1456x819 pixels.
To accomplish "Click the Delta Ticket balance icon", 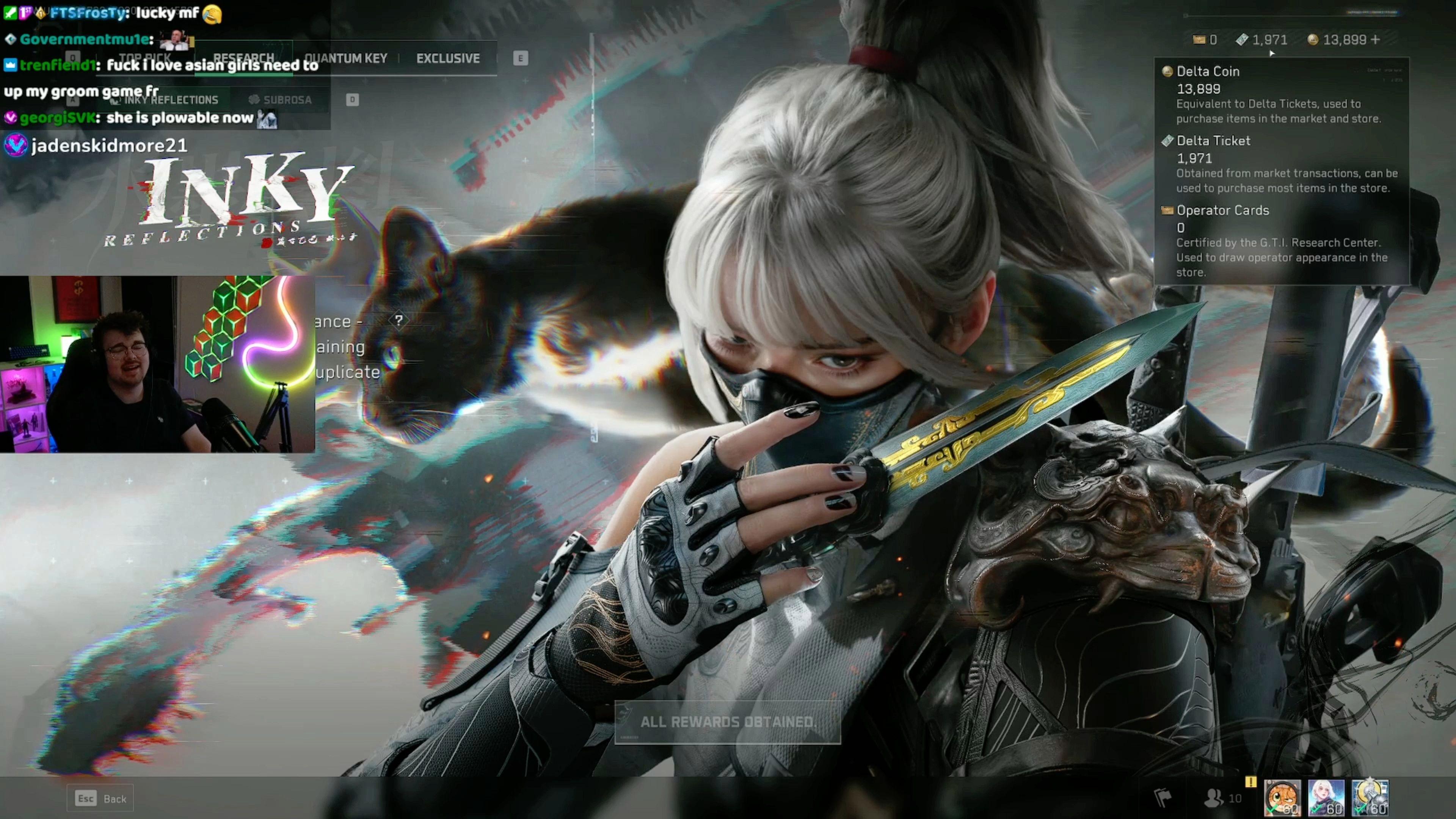I will coord(1241,39).
